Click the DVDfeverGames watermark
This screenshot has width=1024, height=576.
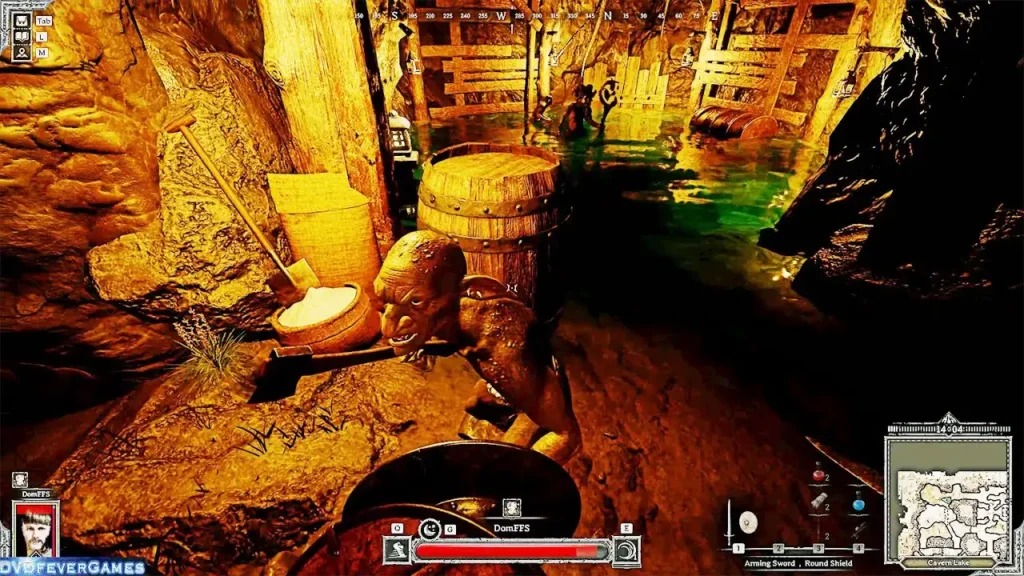[72, 567]
